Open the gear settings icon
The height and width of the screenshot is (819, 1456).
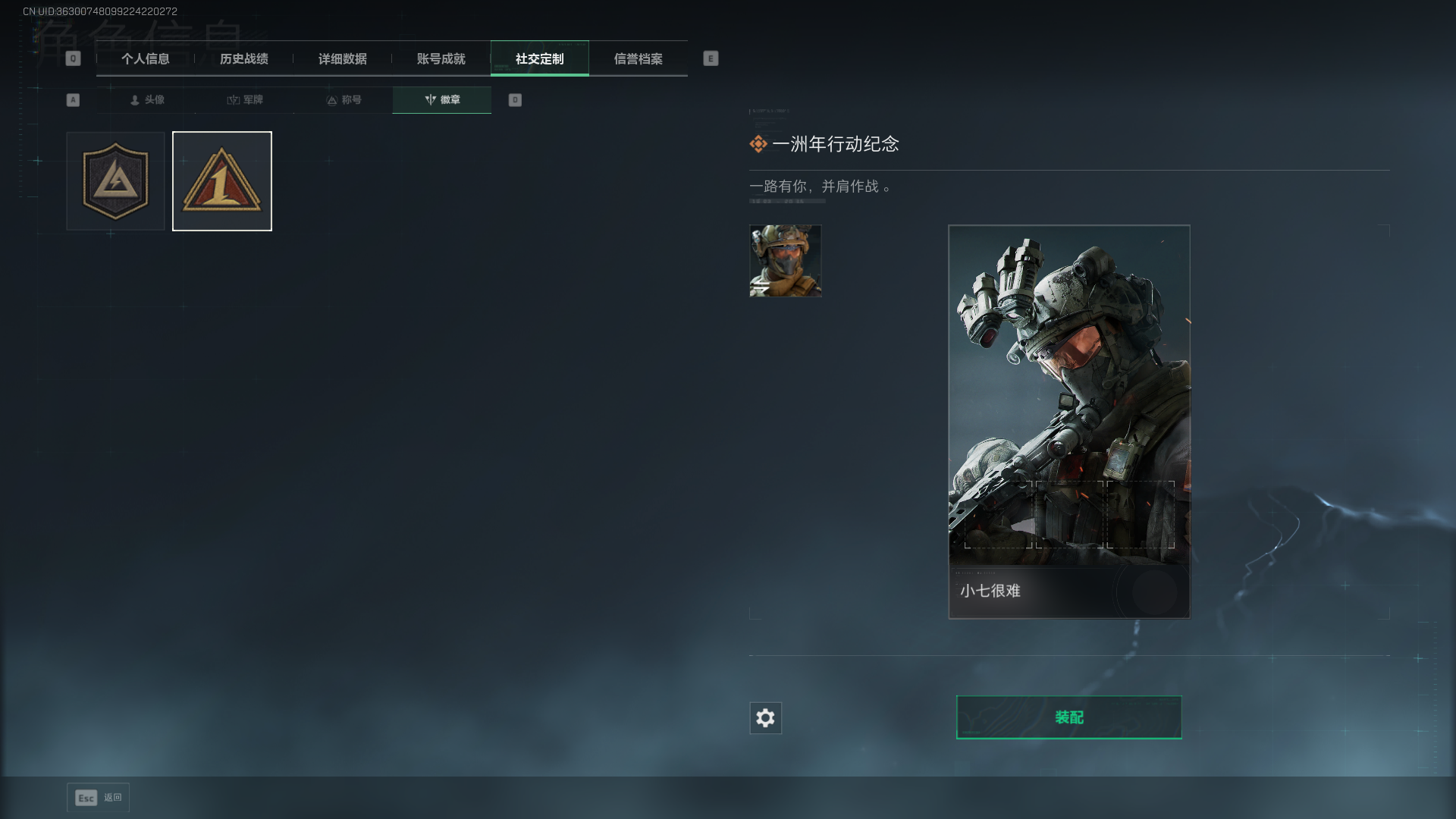(765, 718)
